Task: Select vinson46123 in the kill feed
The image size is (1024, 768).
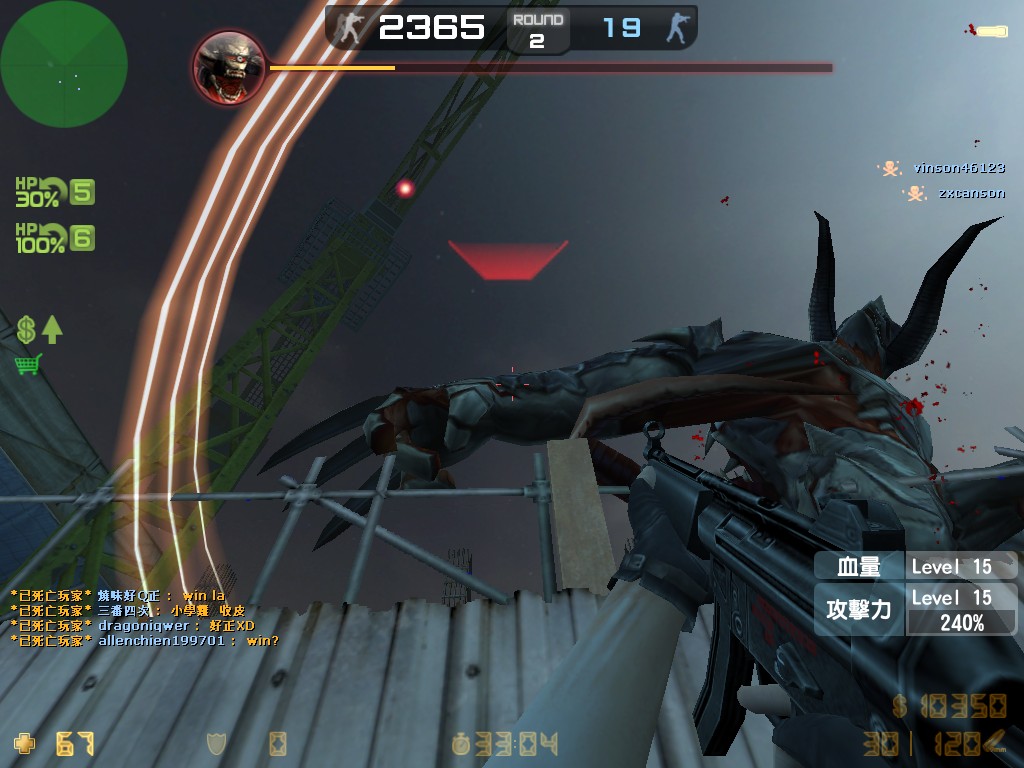Action: tap(957, 168)
